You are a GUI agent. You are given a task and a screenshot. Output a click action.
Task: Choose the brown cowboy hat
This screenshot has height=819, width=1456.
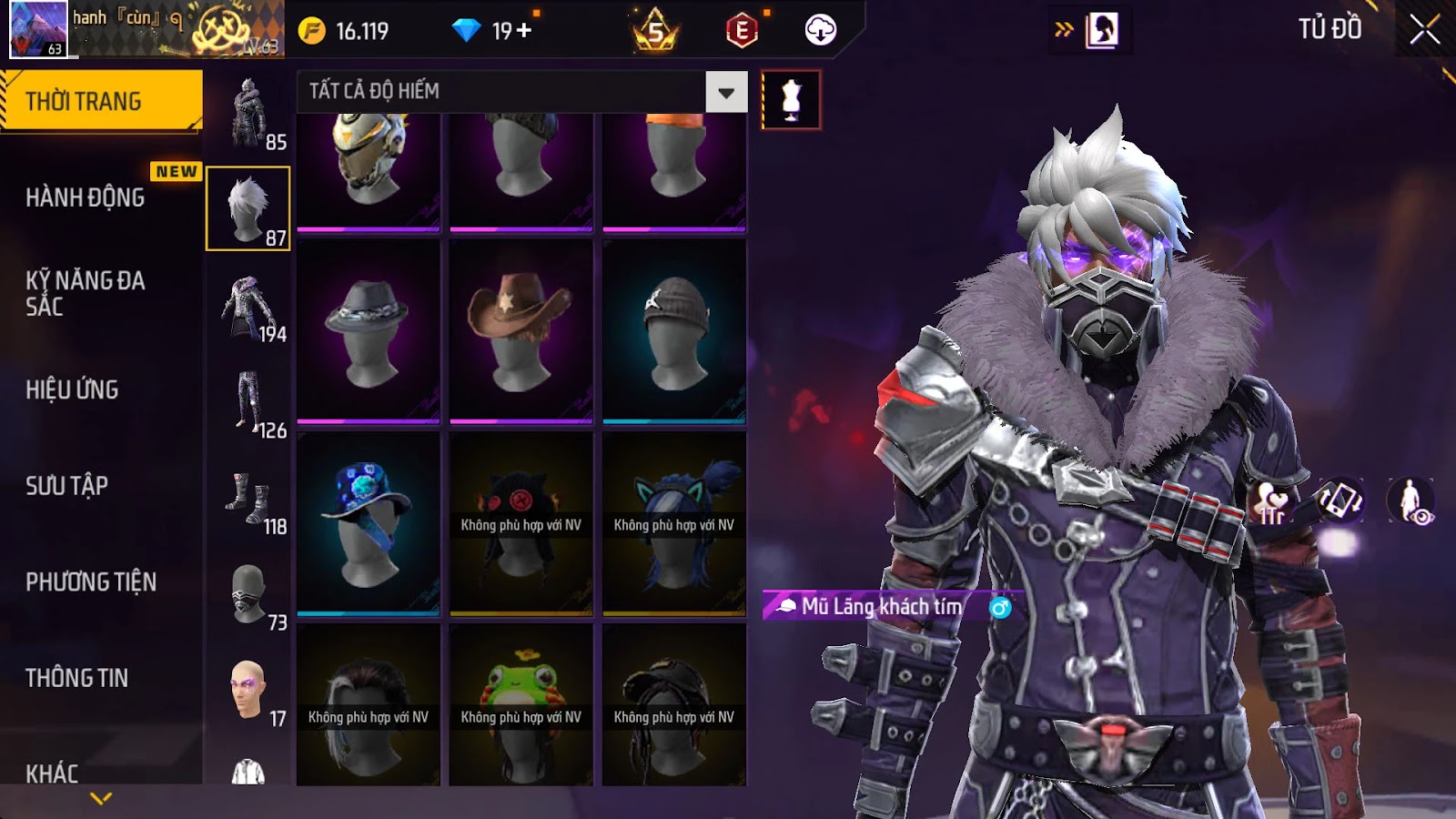[521, 331]
